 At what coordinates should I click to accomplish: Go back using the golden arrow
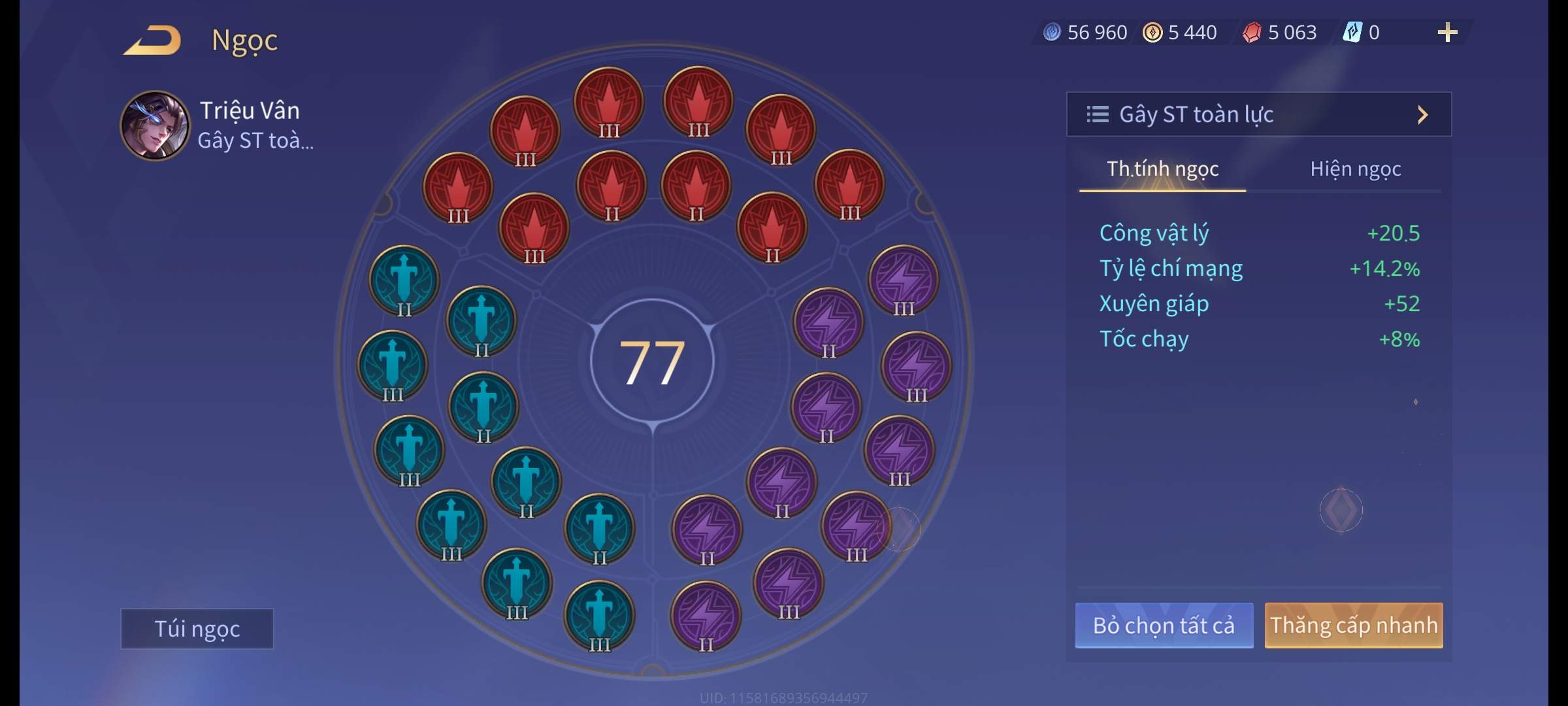point(153,40)
